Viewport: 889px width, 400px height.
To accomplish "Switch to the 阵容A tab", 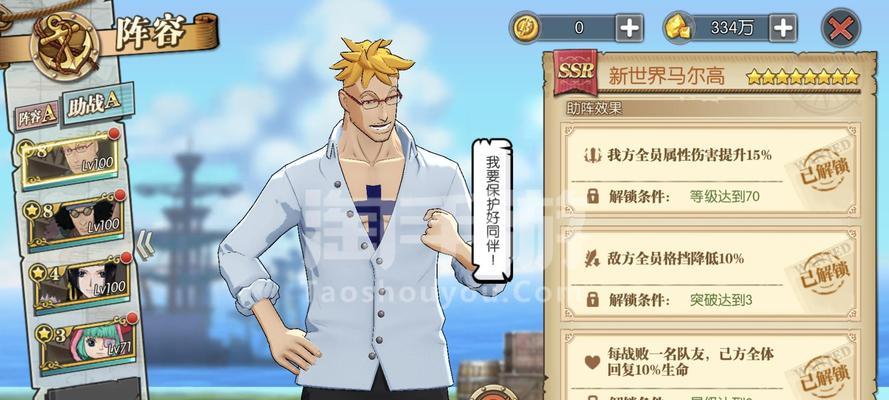I will [37, 115].
